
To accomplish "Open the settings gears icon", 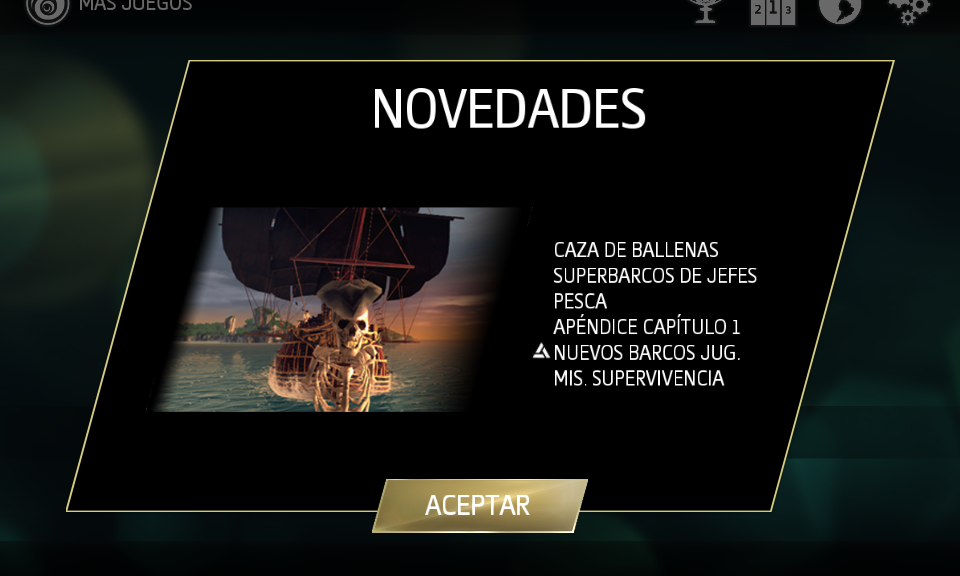I will pos(907,10).
